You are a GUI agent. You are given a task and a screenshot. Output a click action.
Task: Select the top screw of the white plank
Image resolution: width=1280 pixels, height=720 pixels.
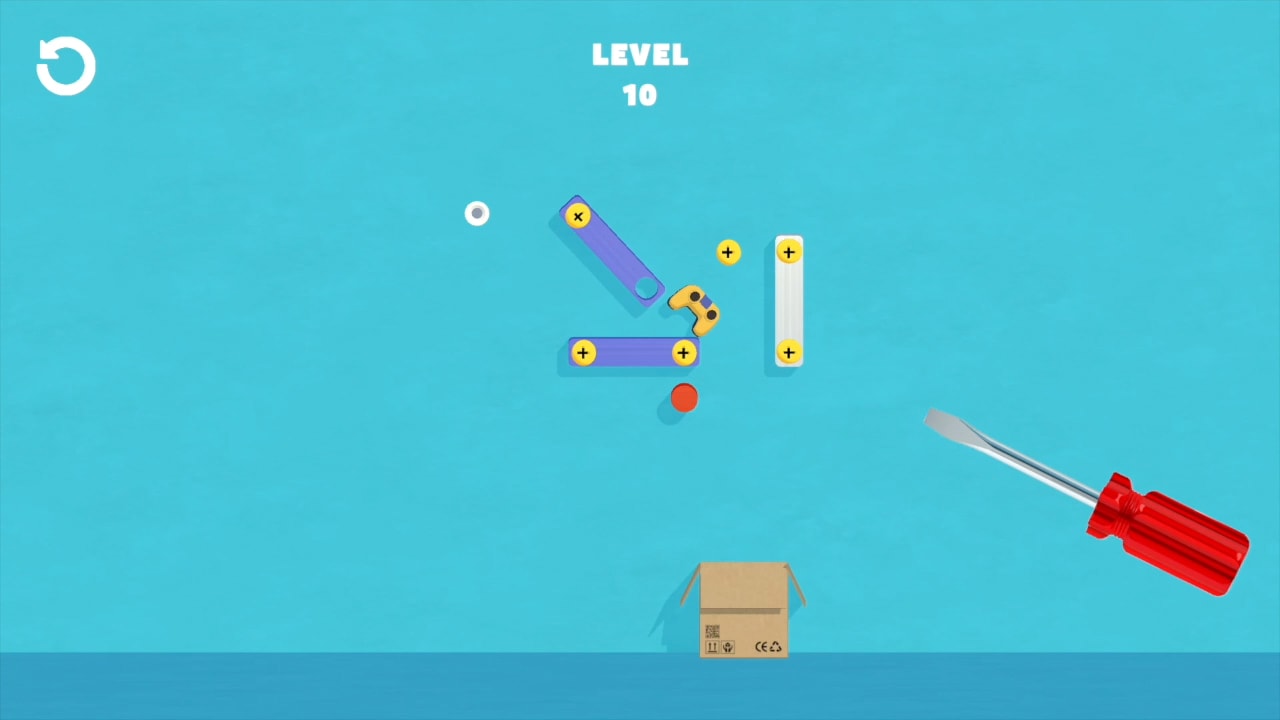click(789, 252)
